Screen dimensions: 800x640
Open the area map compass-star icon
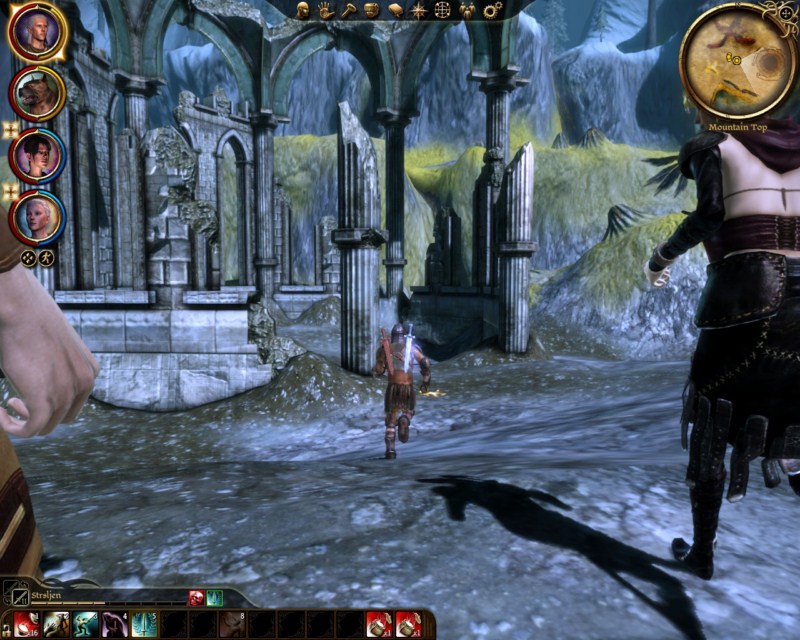coord(419,10)
